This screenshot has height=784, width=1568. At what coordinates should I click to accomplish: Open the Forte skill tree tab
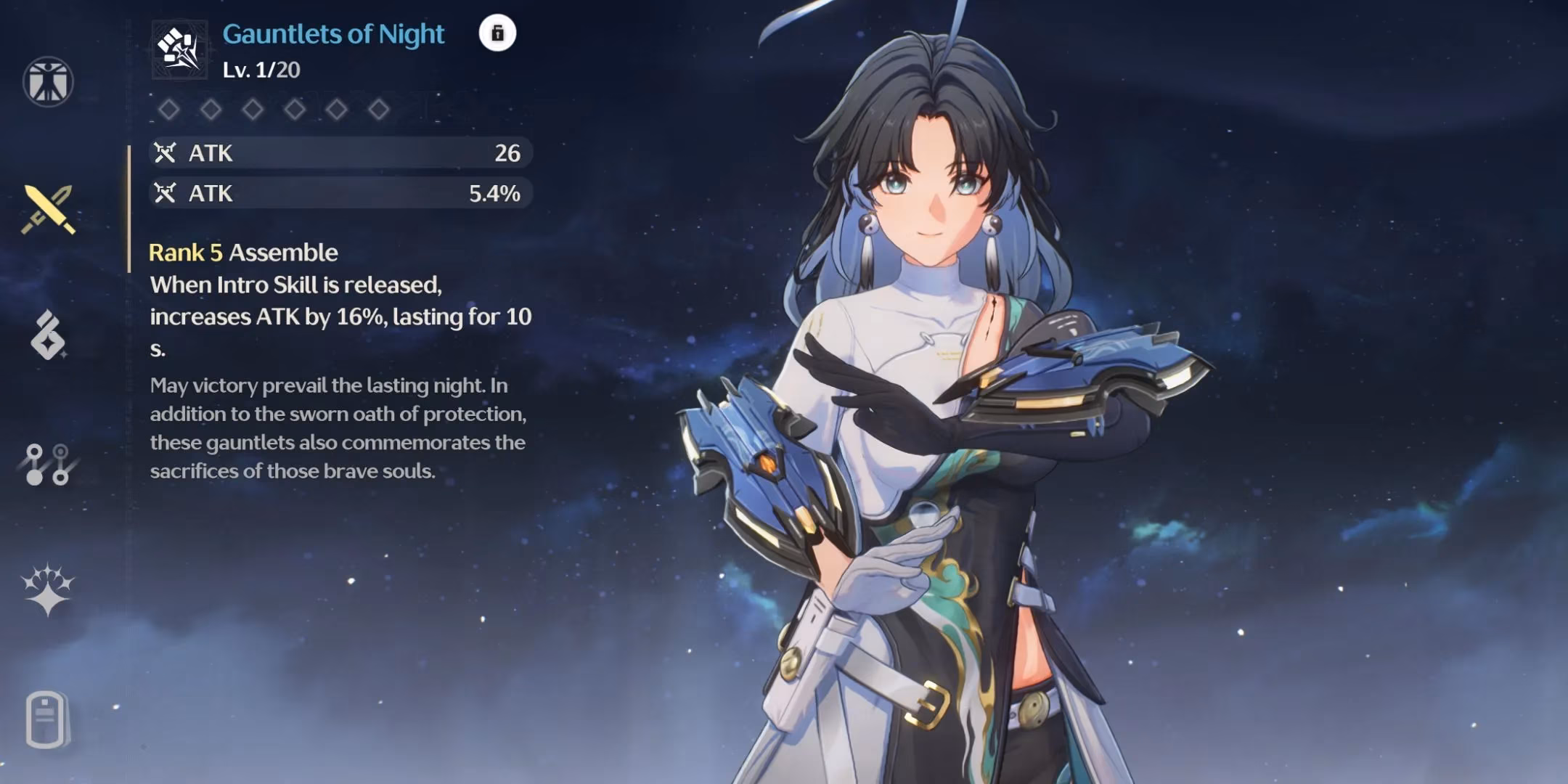[46, 465]
